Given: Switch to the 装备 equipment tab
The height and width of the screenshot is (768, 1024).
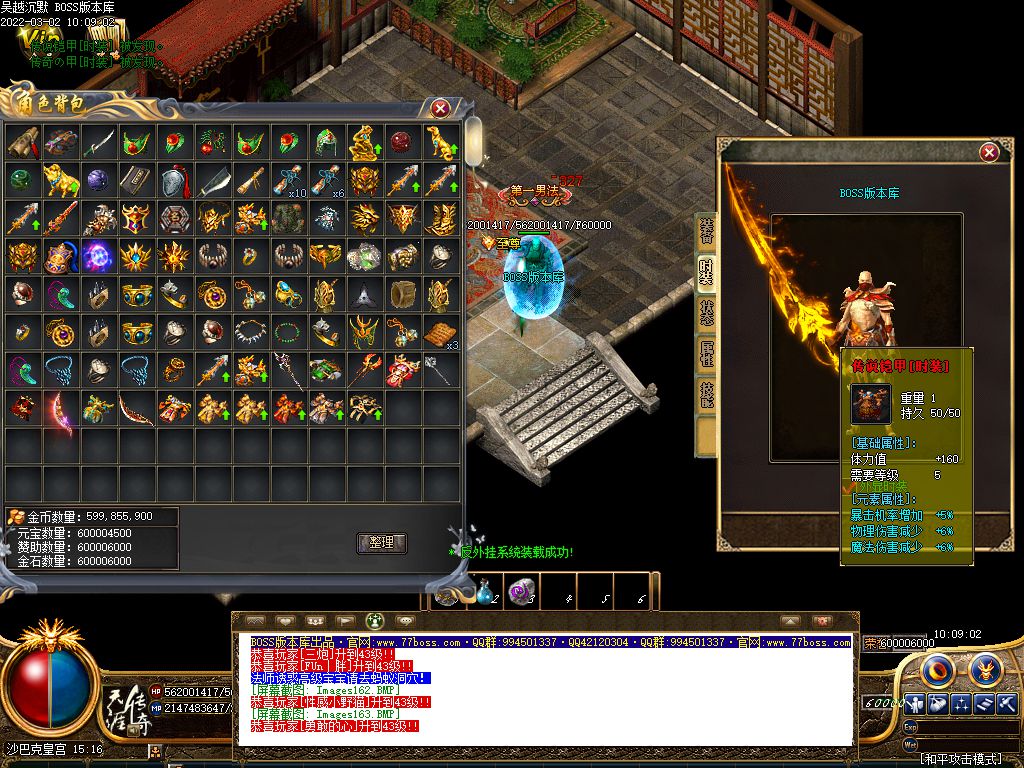Looking at the screenshot, I should coord(706,231).
